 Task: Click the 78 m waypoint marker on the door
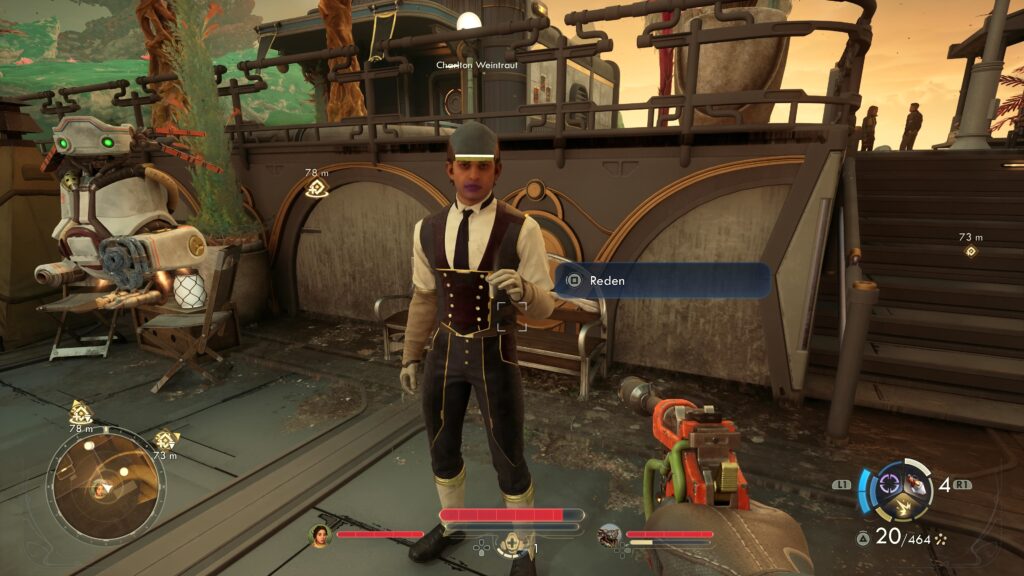[x=317, y=188]
